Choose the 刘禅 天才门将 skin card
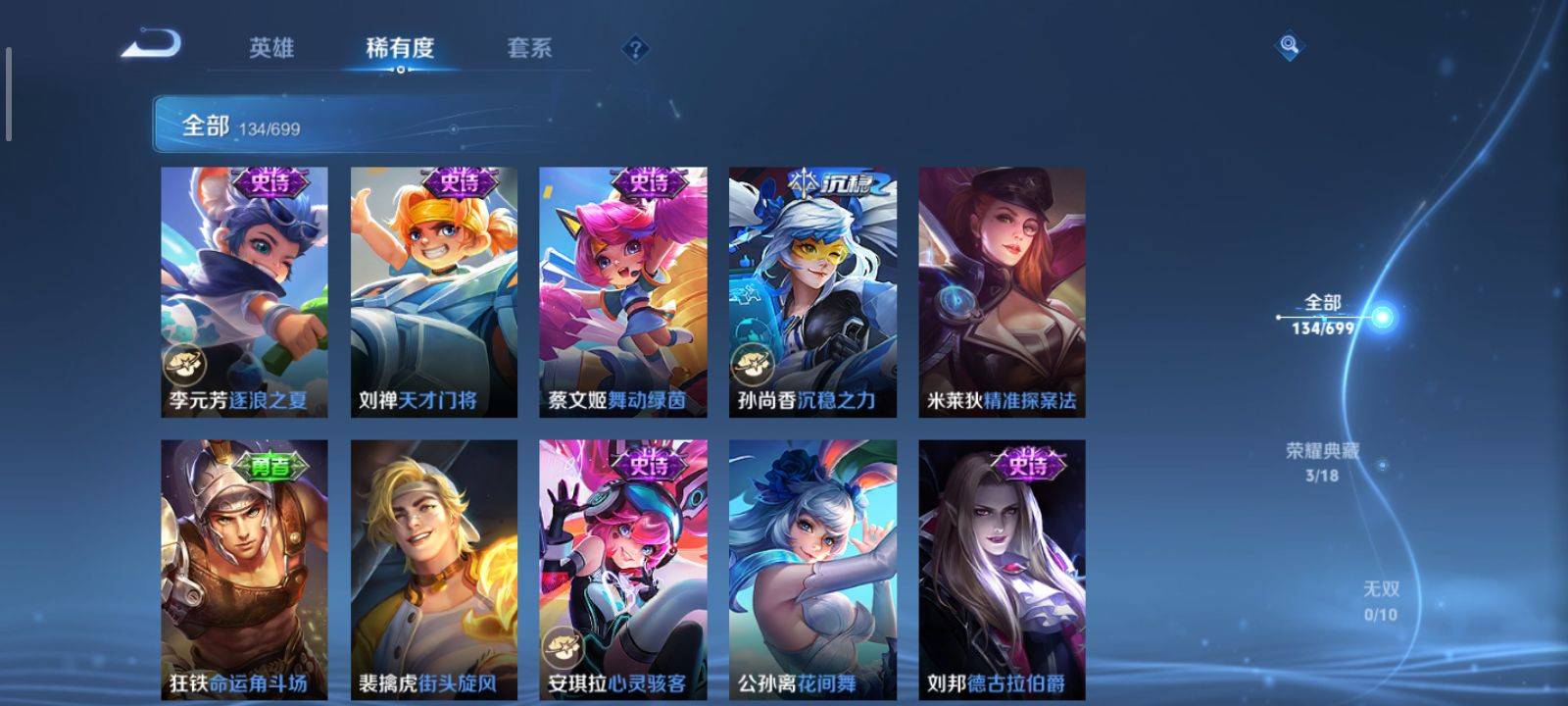Viewport: 1568px width, 706px height. tap(434, 291)
